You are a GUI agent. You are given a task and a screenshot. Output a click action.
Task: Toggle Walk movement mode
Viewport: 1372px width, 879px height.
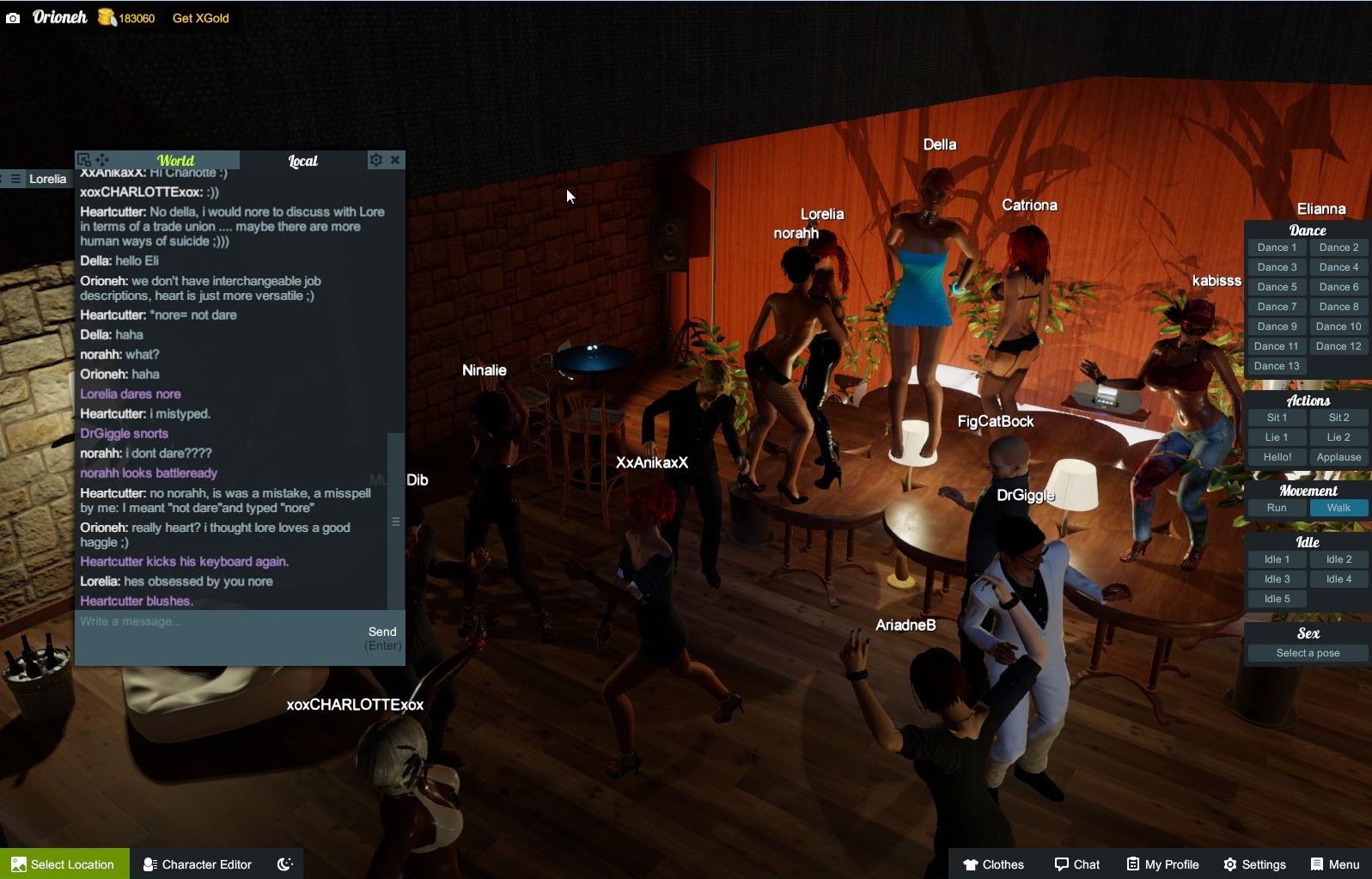[x=1339, y=507]
